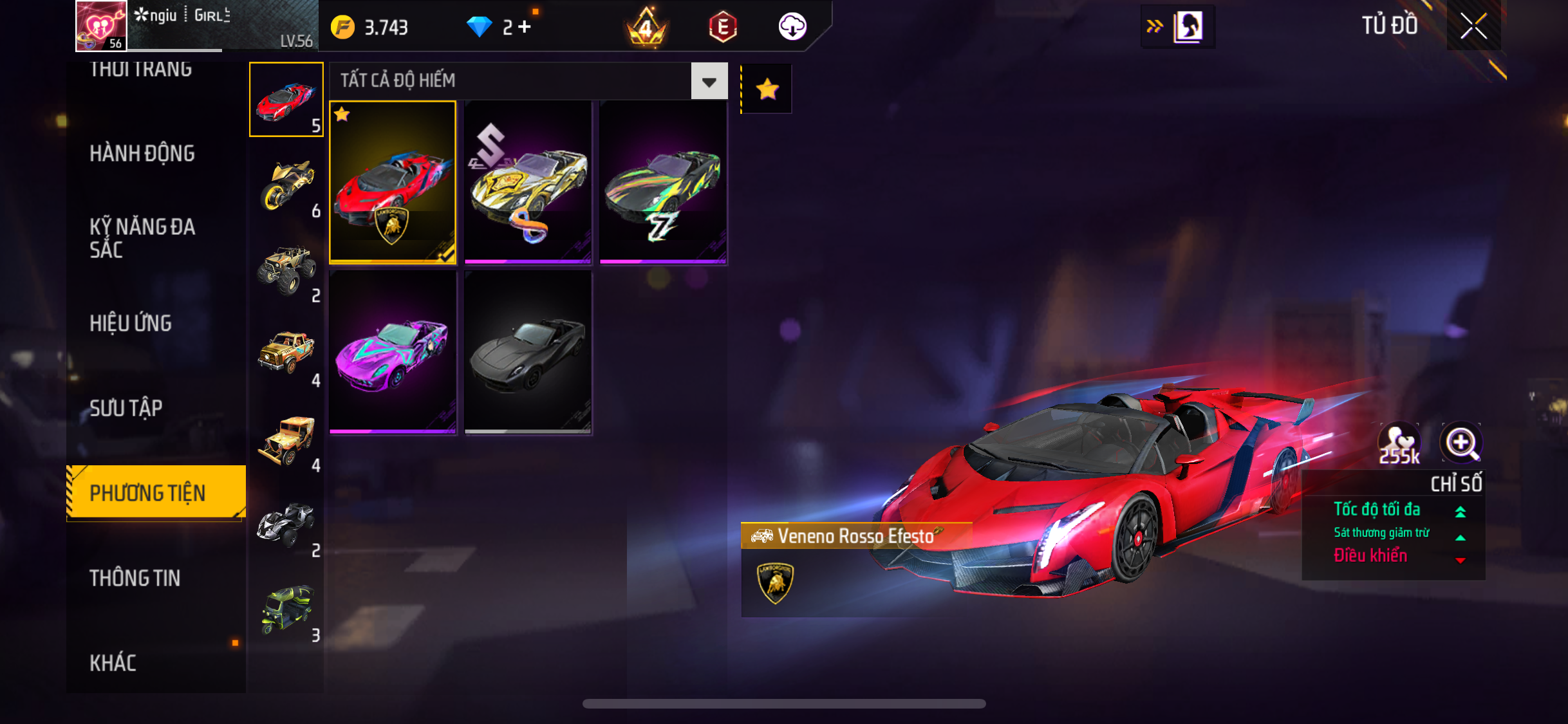This screenshot has width=1568, height=724.
Task: Open the Hiệu Ứng category
Action: 131,323
